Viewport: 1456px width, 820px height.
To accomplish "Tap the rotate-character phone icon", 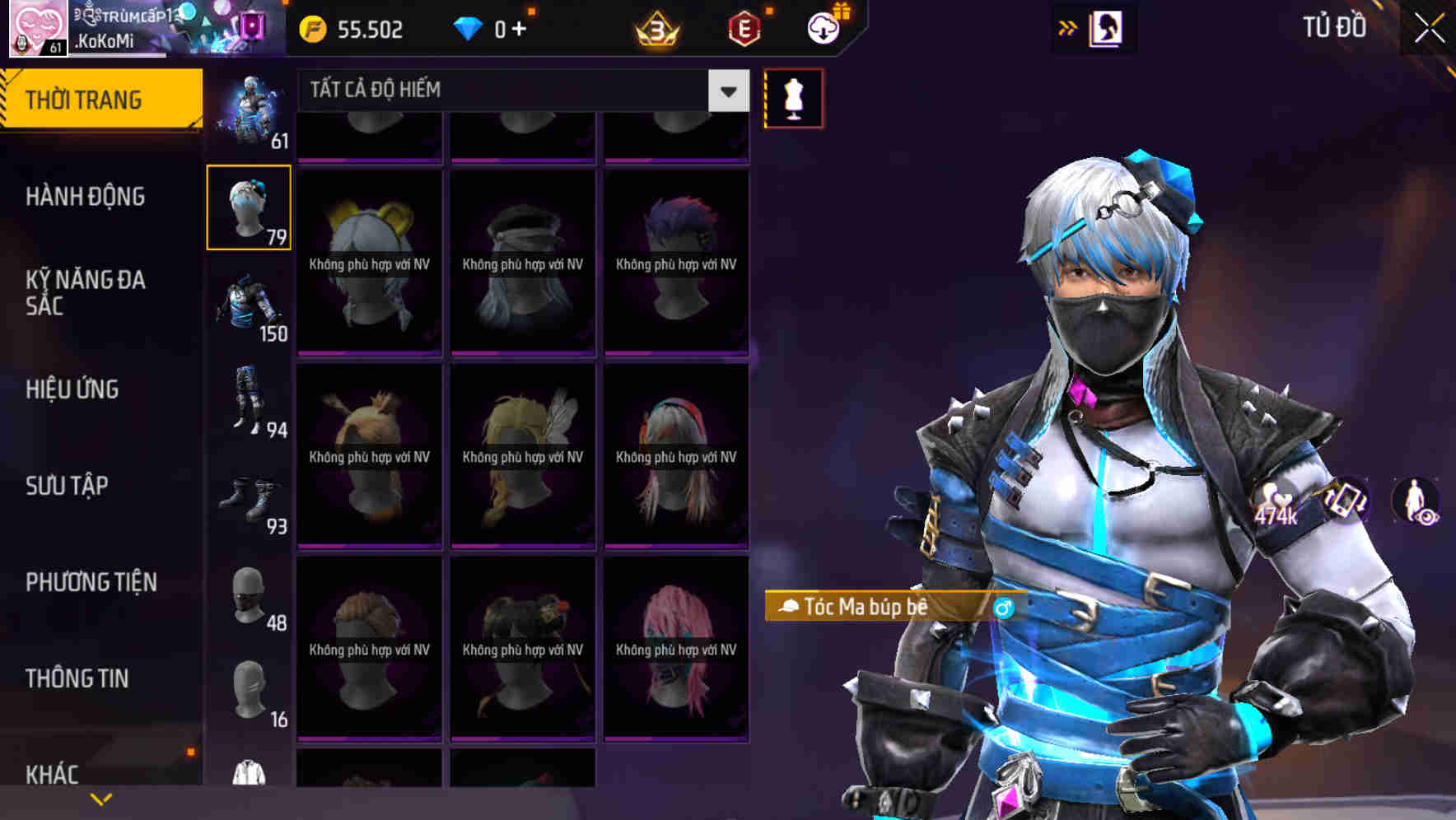I will tap(1344, 501).
